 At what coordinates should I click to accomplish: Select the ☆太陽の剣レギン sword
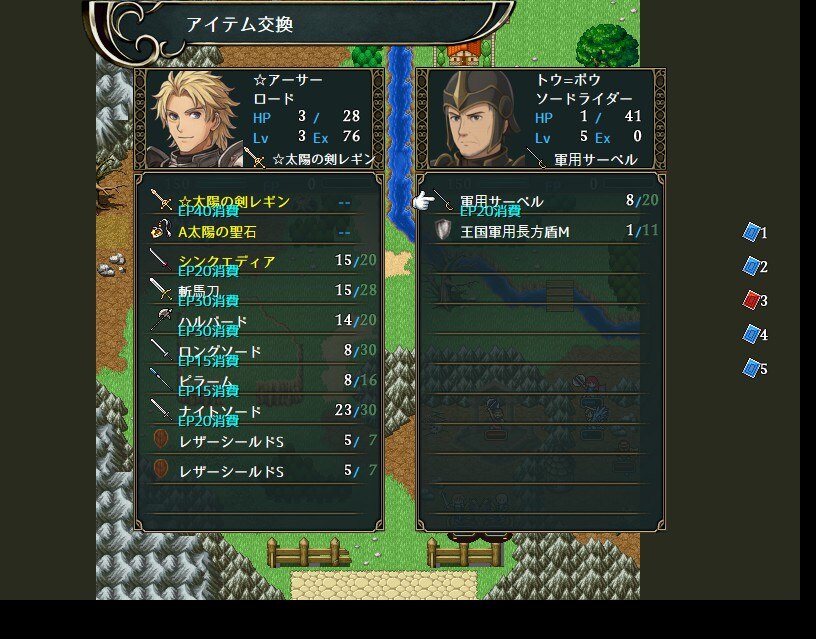(x=258, y=202)
